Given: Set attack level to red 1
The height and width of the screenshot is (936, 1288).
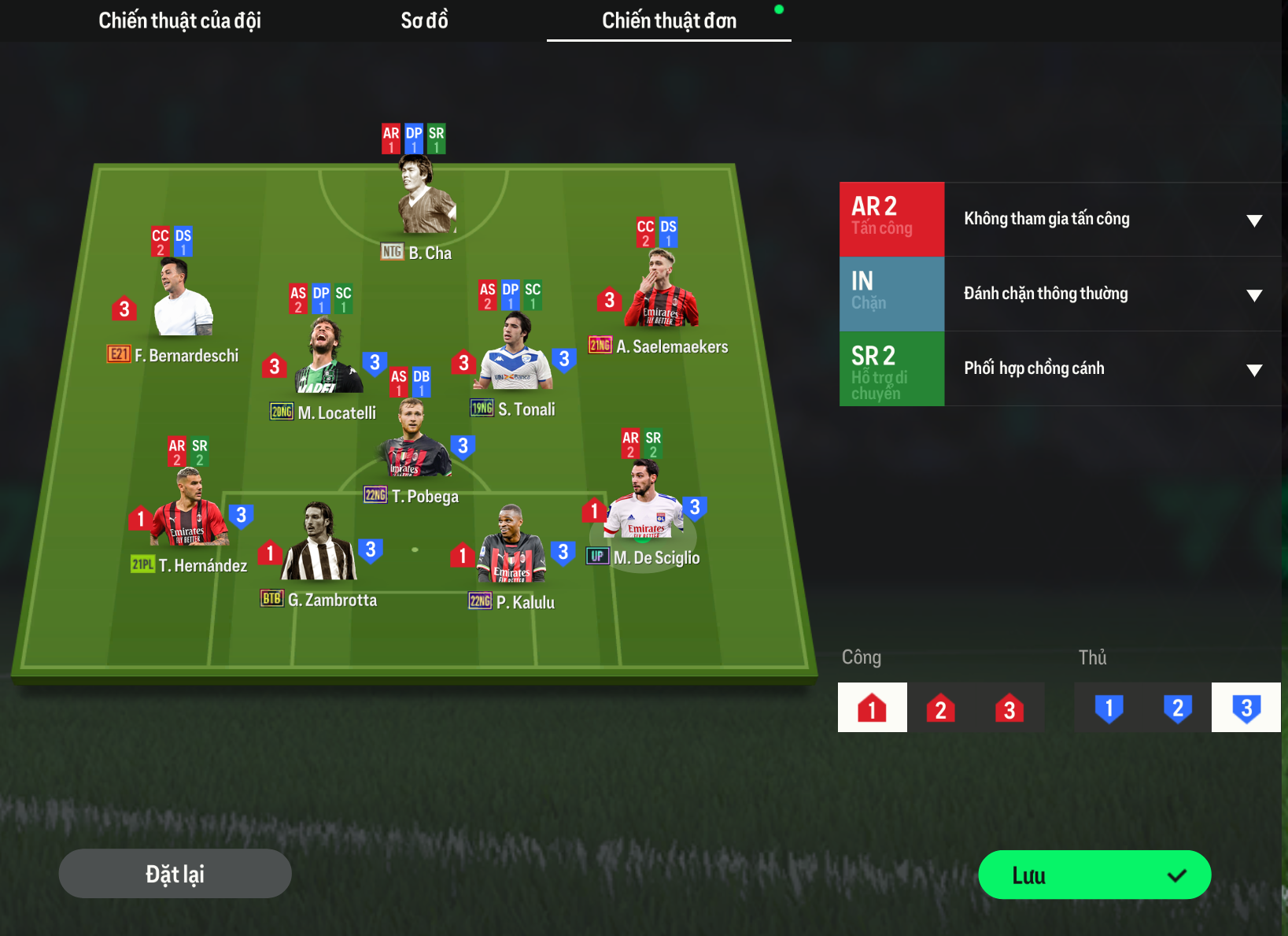Looking at the screenshot, I should click(x=872, y=708).
